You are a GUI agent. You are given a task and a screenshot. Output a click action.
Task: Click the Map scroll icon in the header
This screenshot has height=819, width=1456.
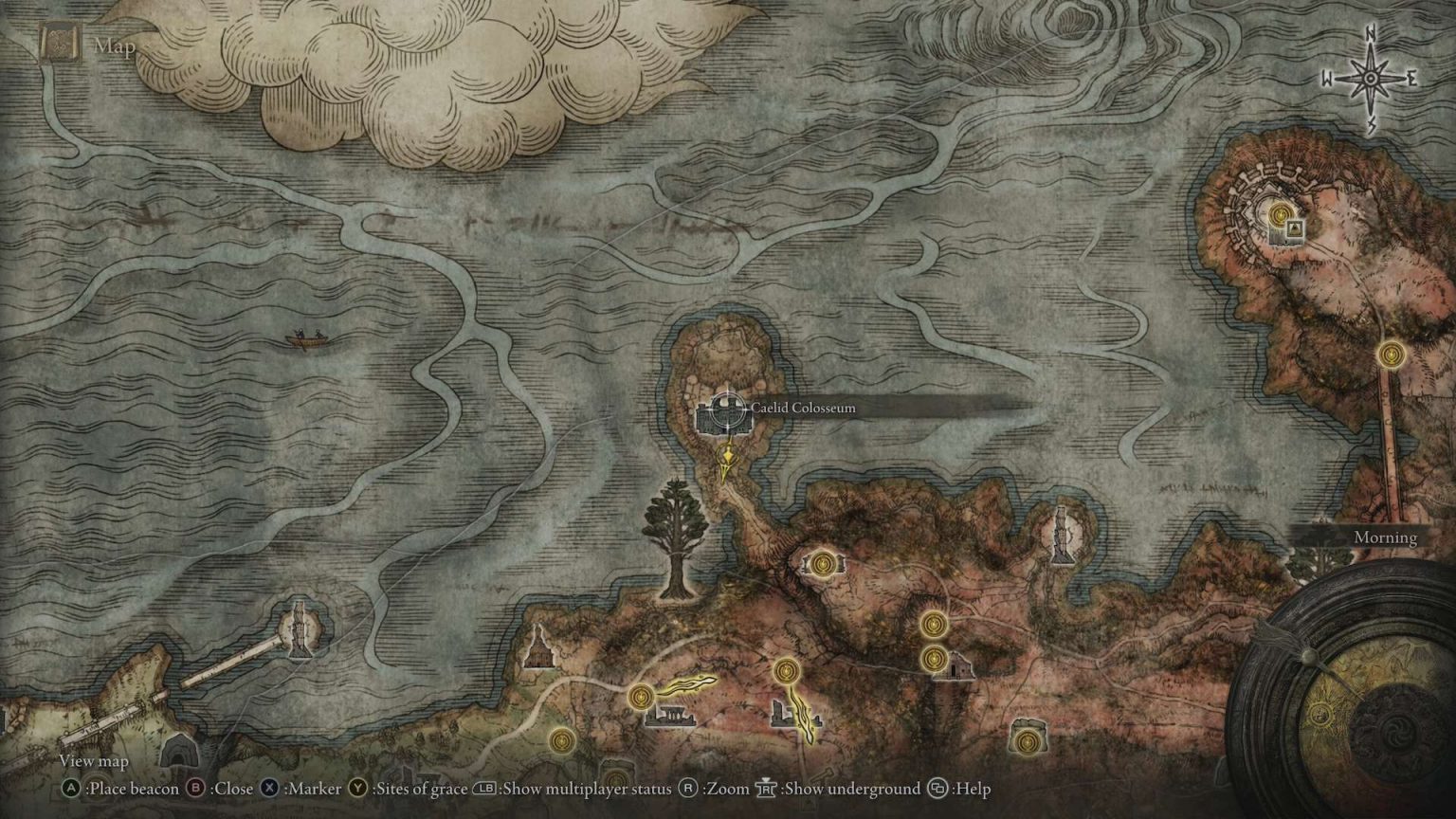point(58,44)
